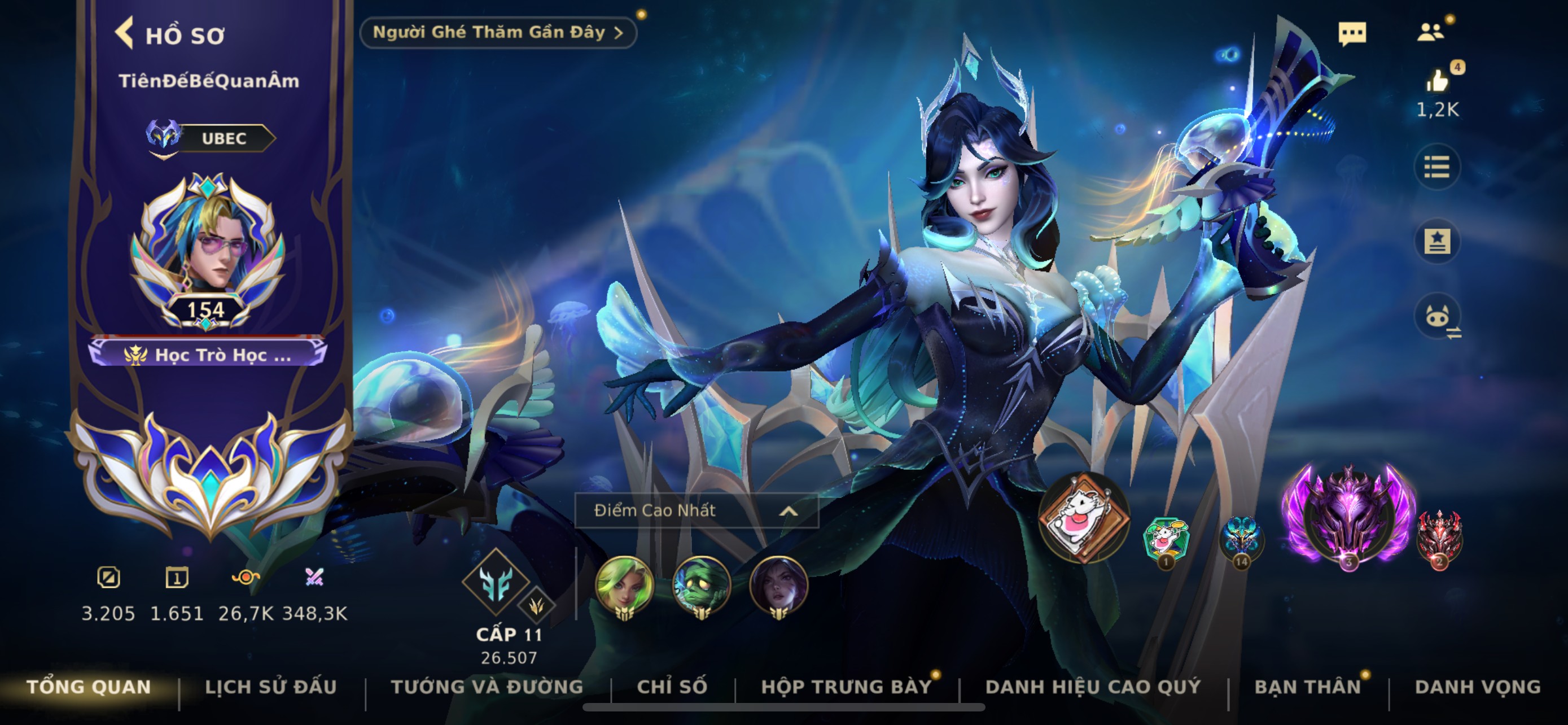The height and width of the screenshot is (725, 1568).
Task: Show the Danh Hiệu Cao Quý tab
Action: click(1093, 687)
